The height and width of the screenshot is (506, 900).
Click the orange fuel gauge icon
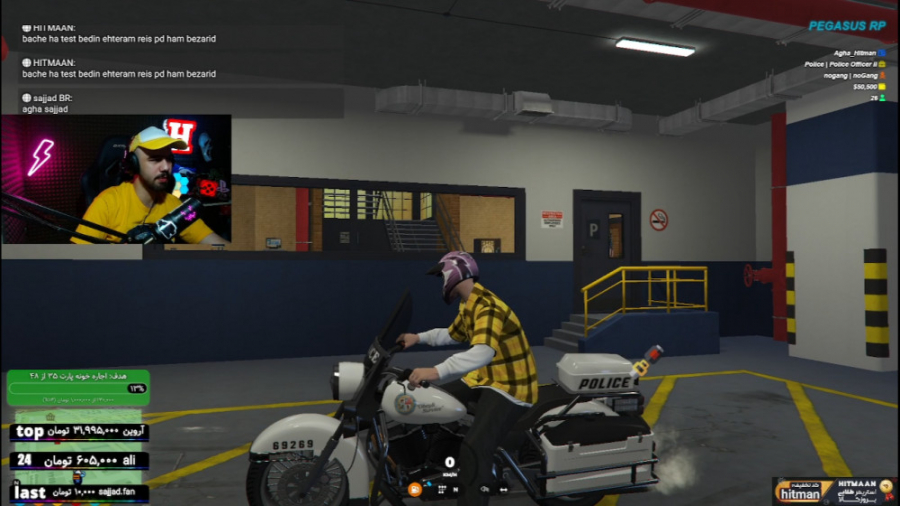pos(414,489)
